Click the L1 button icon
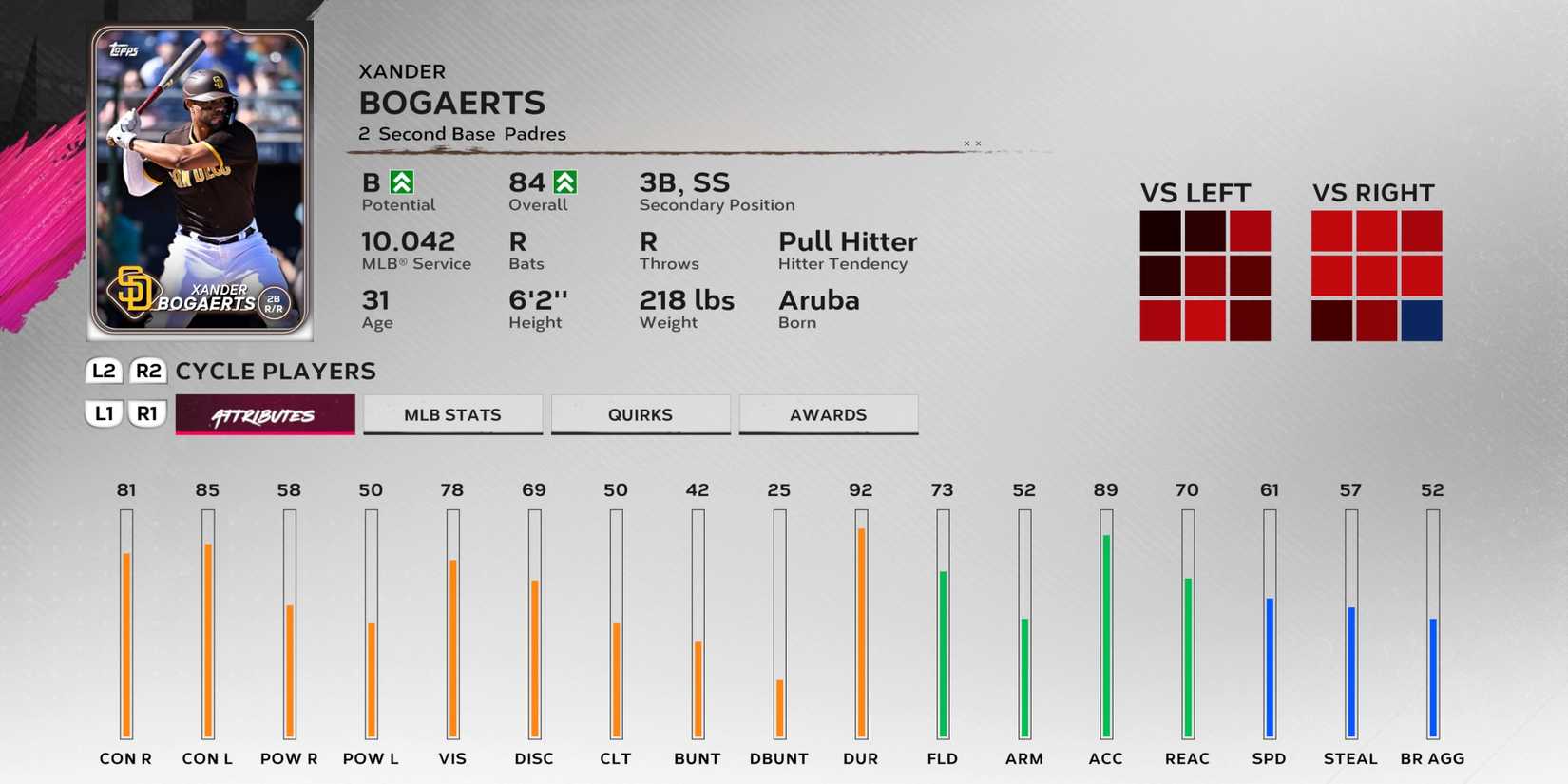 point(104,413)
